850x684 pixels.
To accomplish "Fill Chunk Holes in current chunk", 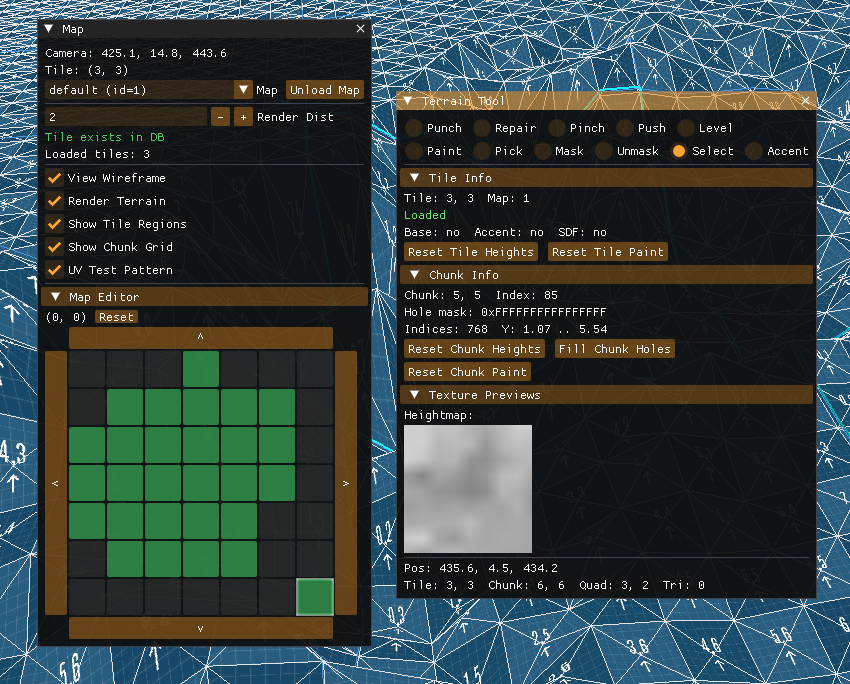I will [x=615, y=349].
